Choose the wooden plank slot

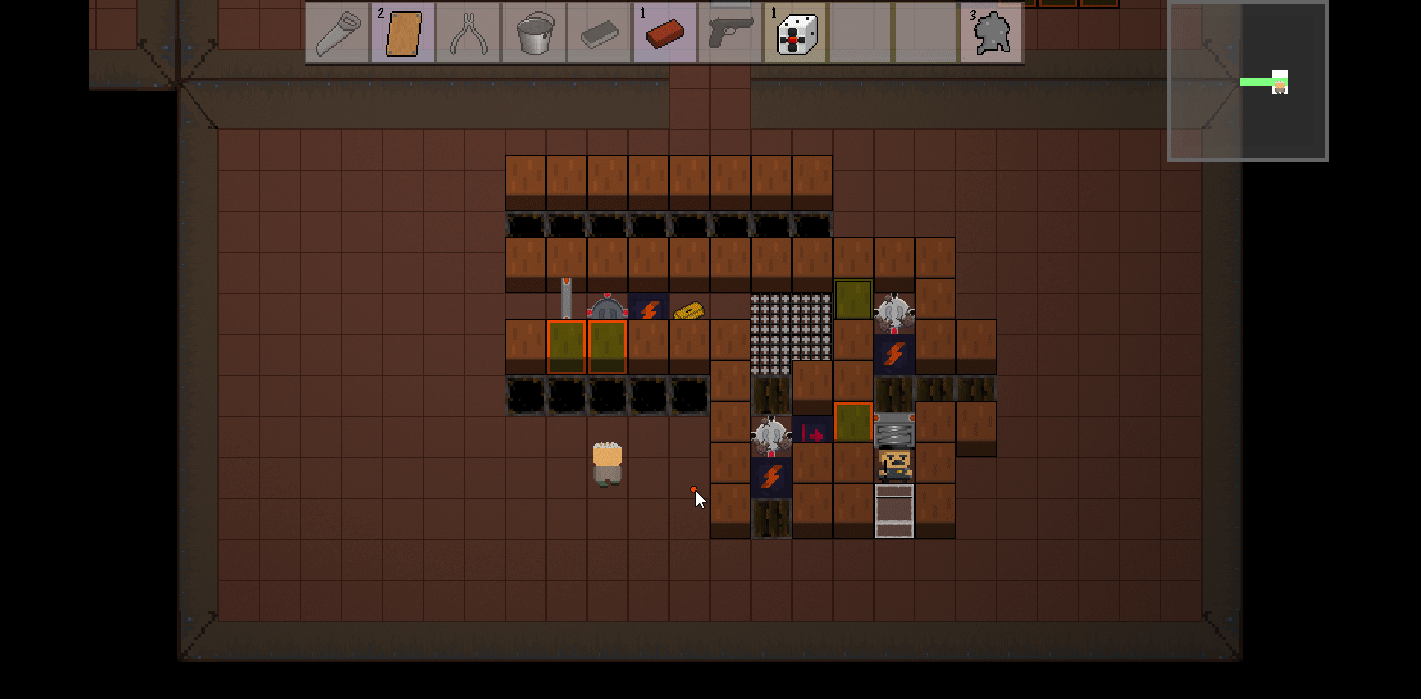(x=403, y=34)
